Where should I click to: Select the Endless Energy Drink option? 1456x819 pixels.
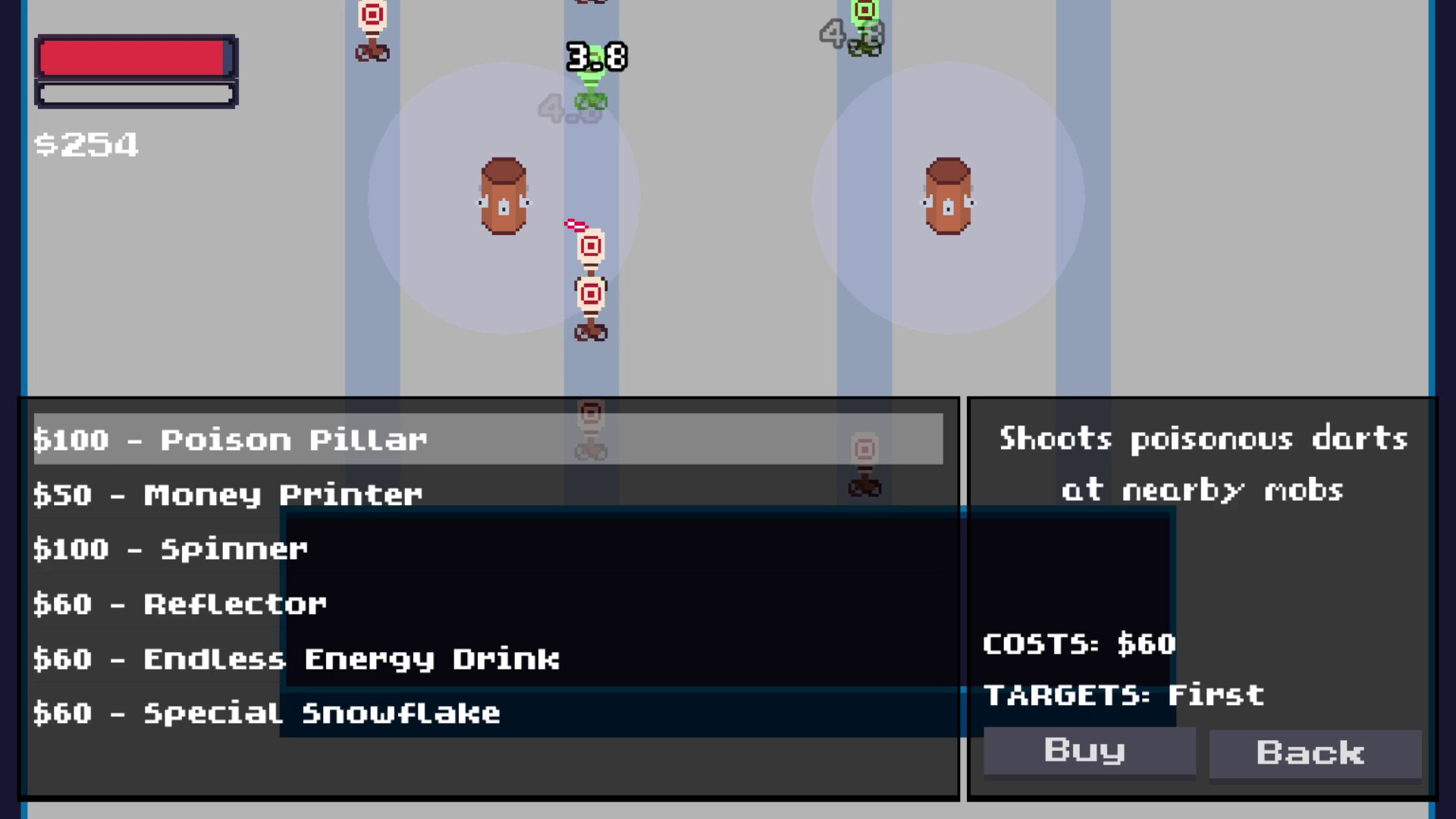point(296,657)
